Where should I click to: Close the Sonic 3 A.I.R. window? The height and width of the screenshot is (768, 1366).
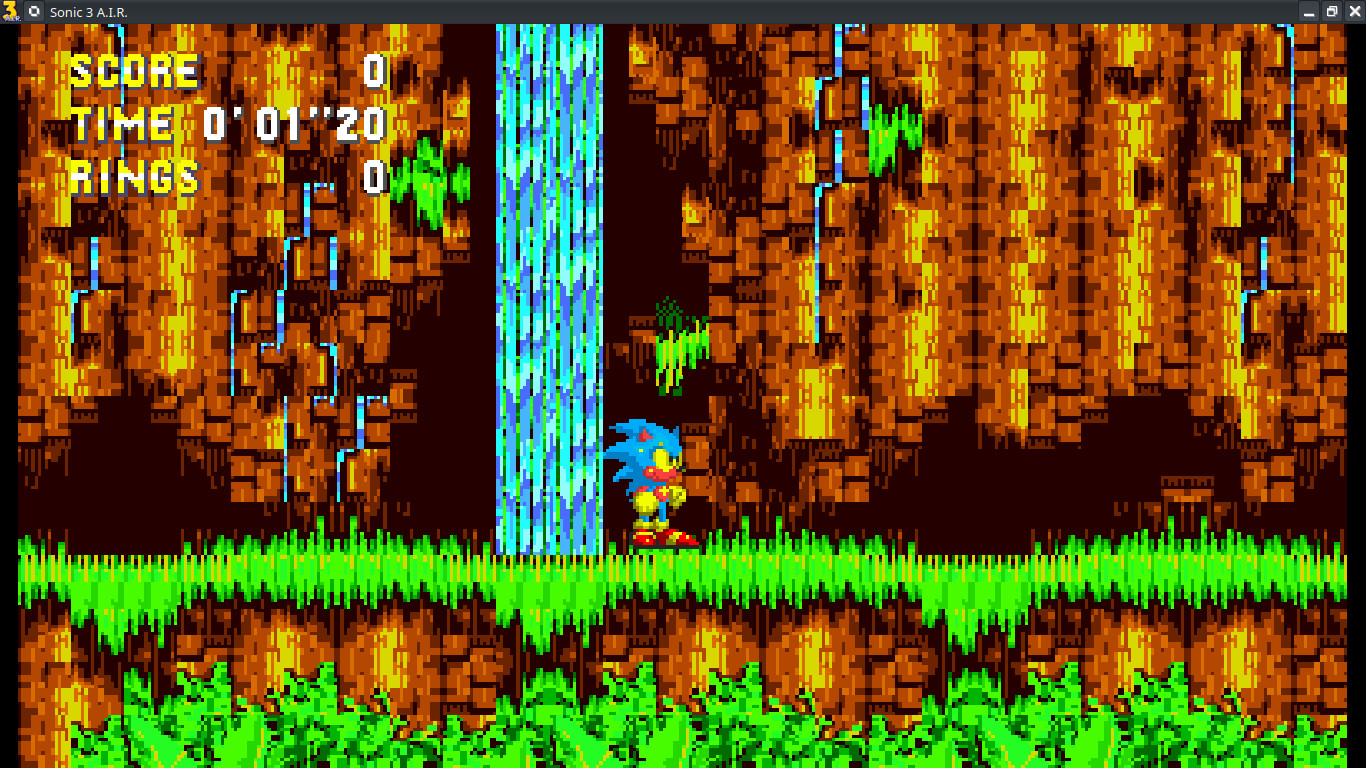[1352, 11]
